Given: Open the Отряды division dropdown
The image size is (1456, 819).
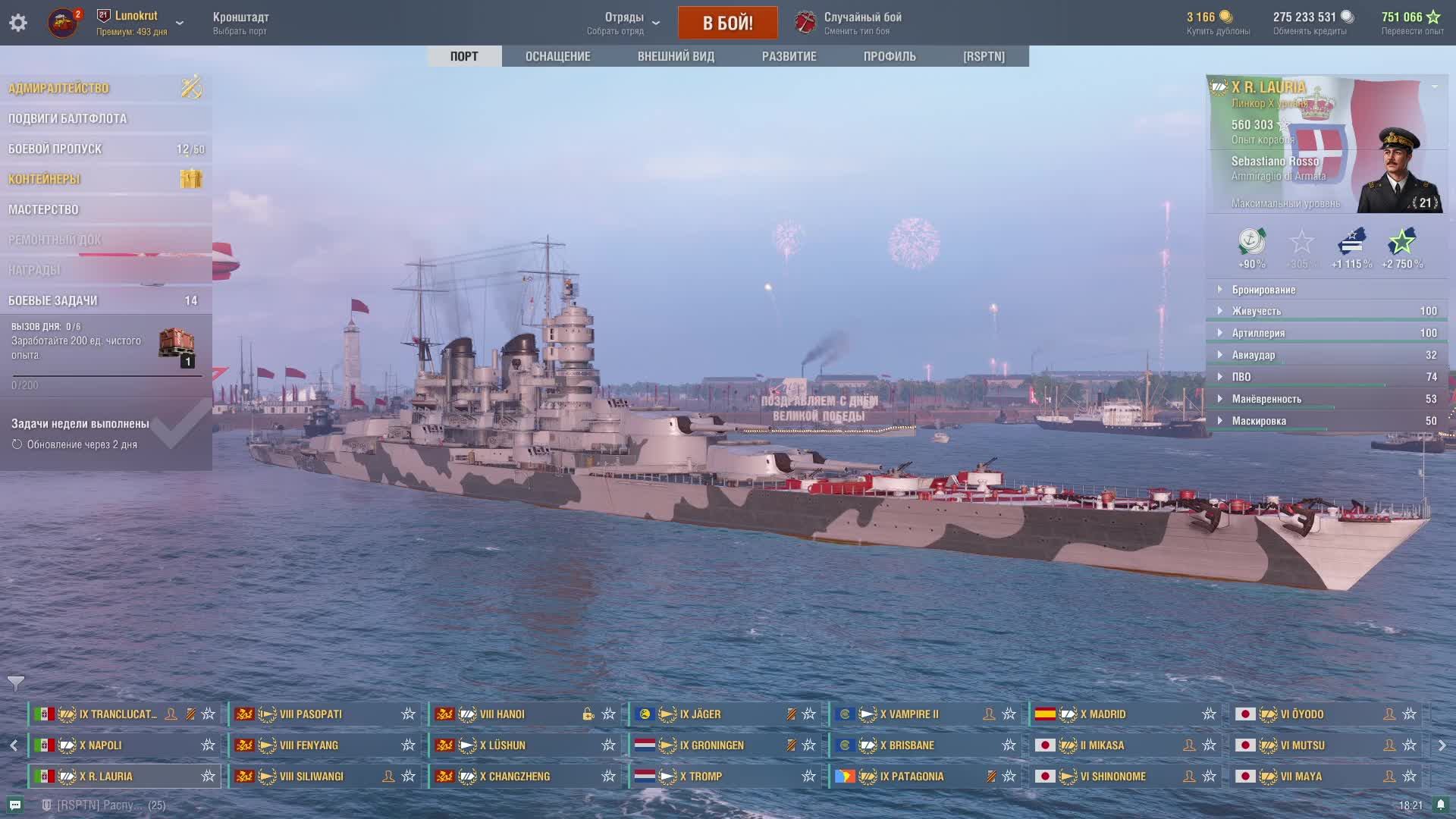Looking at the screenshot, I should click(624, 23).
